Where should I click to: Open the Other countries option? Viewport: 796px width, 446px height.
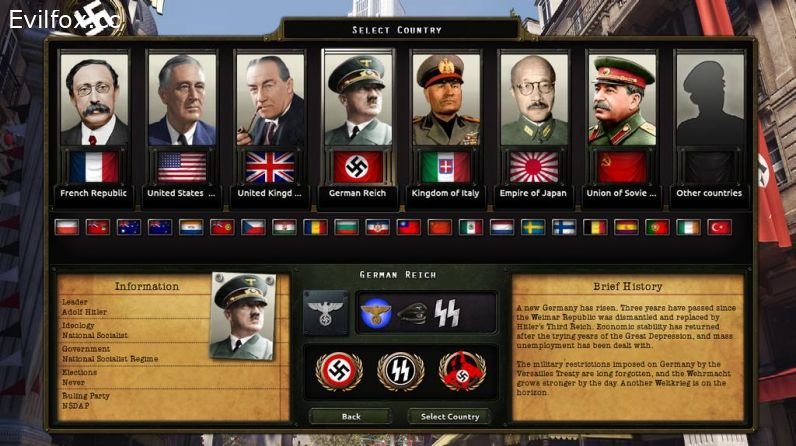pos(710,100)
